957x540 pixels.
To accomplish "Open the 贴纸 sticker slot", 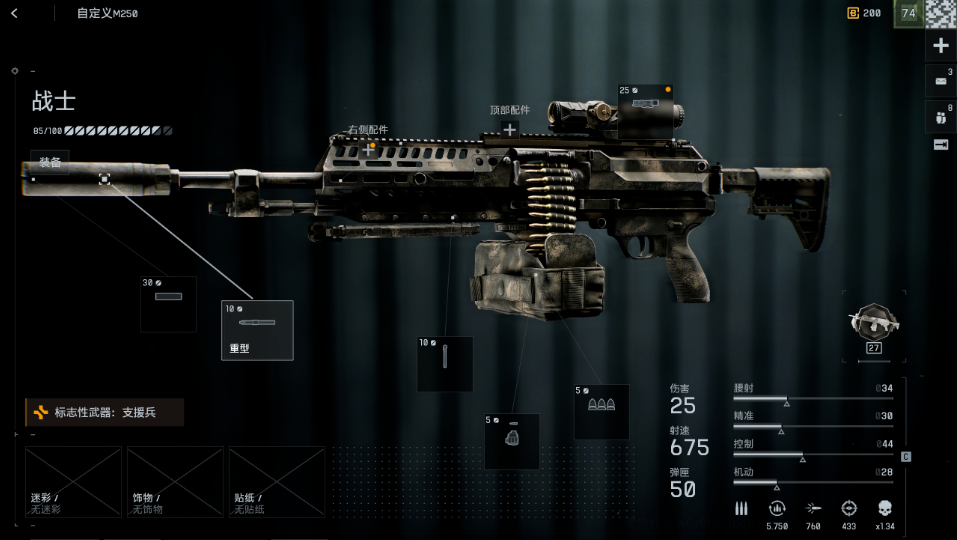I will click(x=277, y=481).
